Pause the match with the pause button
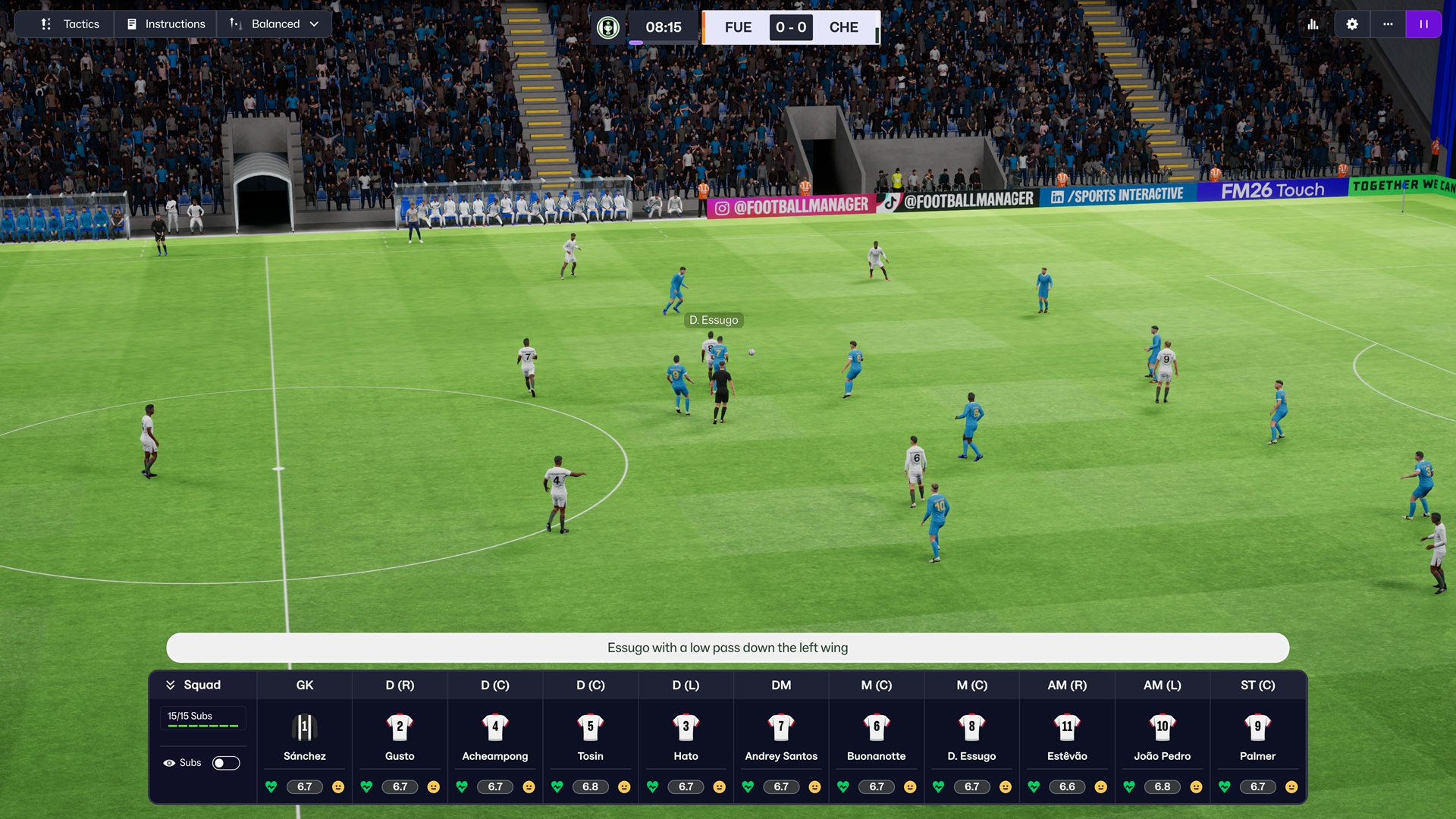Viewport: 1456px width, 819px height. [1424, 24]
